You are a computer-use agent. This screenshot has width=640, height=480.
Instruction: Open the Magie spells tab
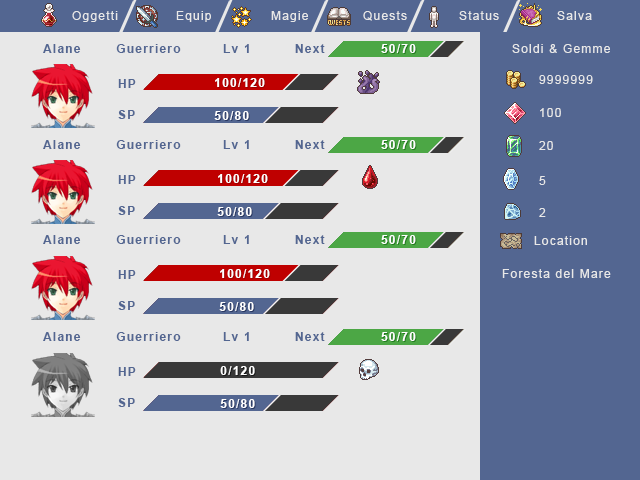[268, 16]
